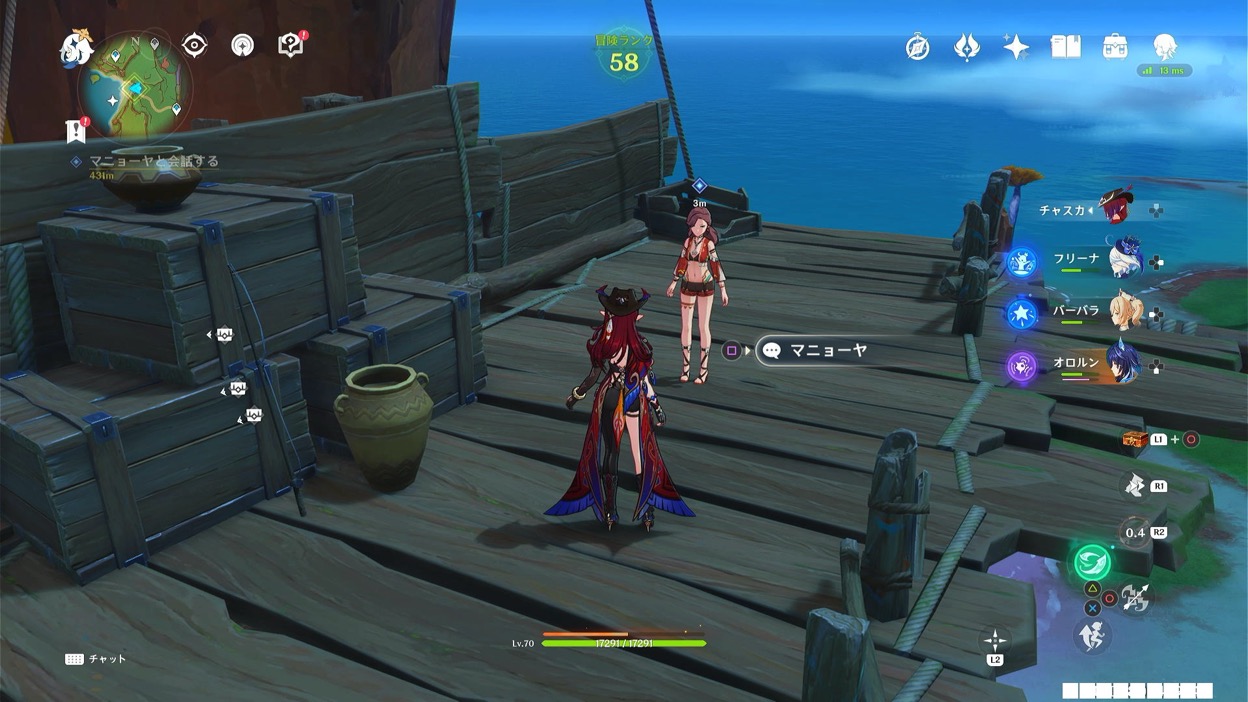Open the concentric-arc star icon beside the eye
The width and height of the screenshot is (1248, 702).
pos(242,45)
